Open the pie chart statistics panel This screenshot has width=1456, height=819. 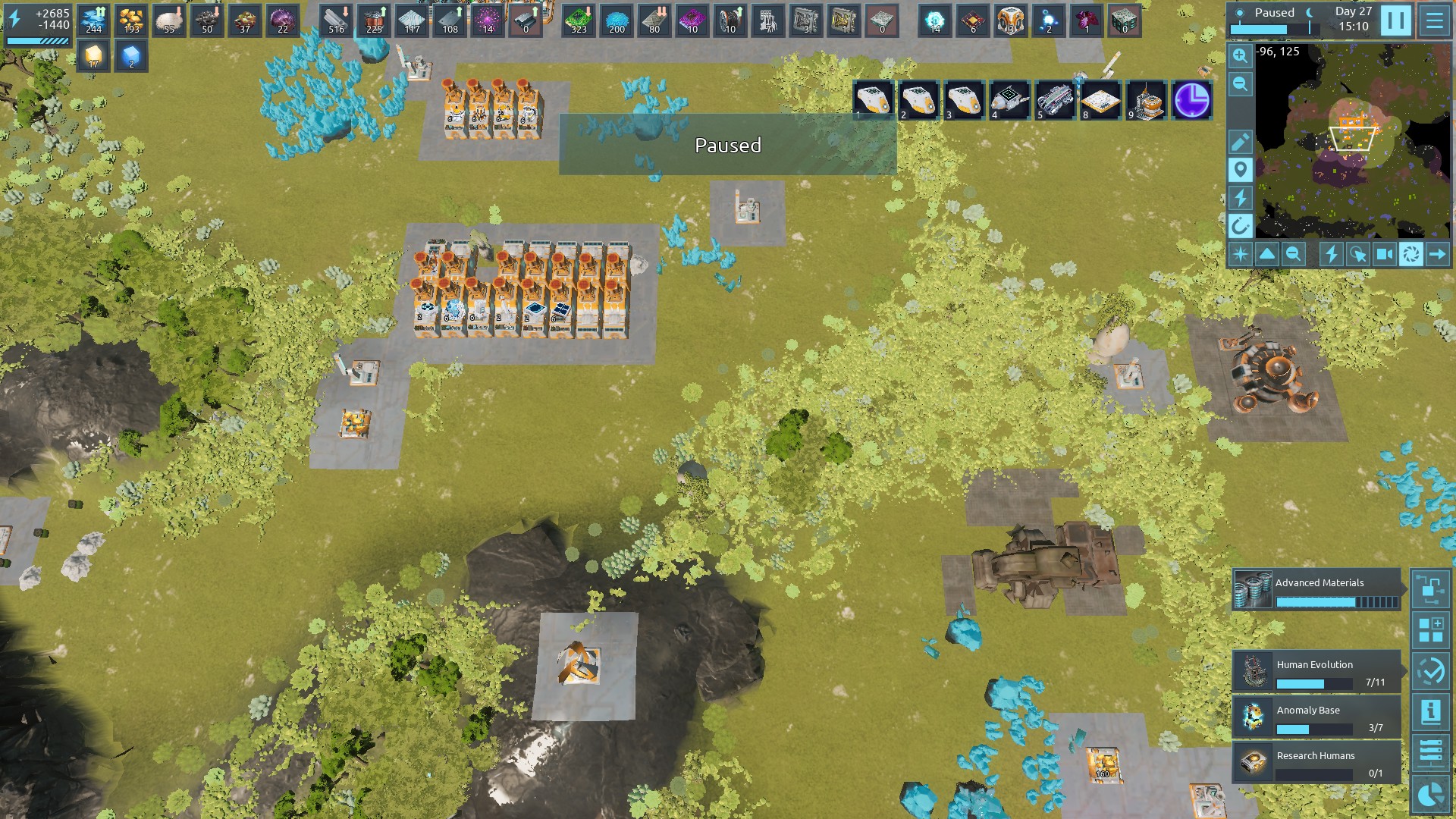pos(1430,794)
